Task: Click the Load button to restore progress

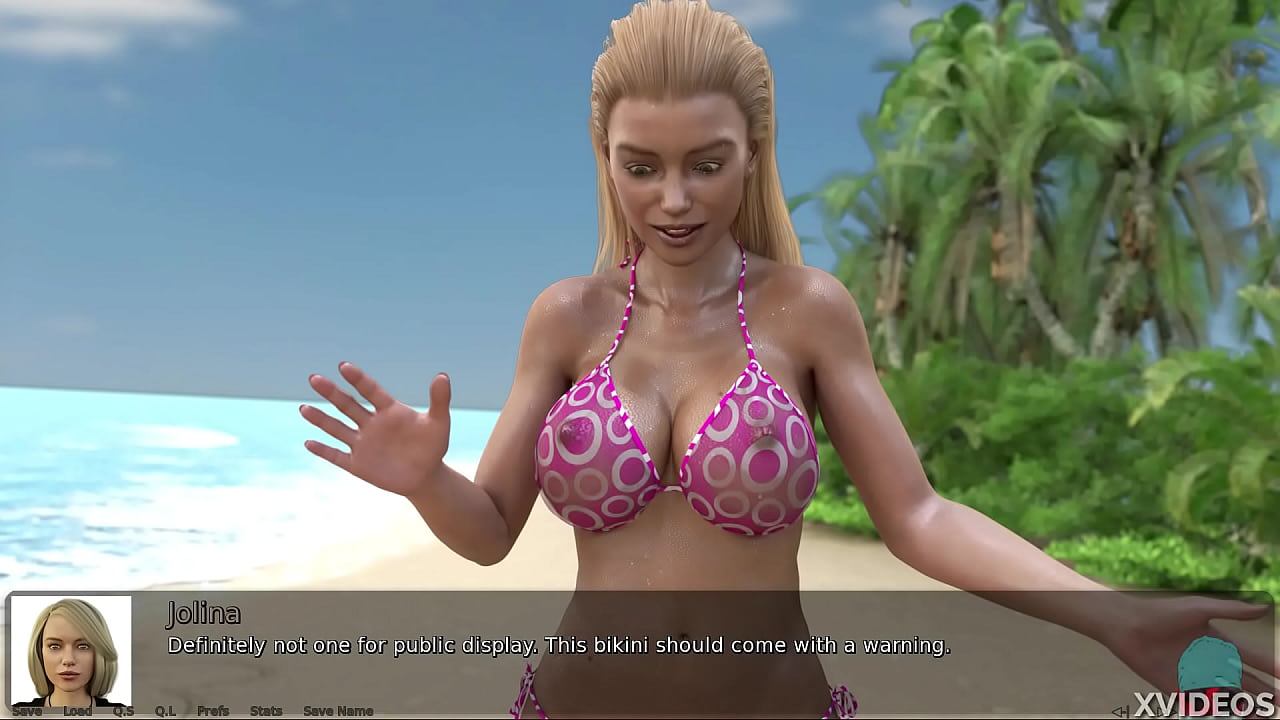Action: 77,710
